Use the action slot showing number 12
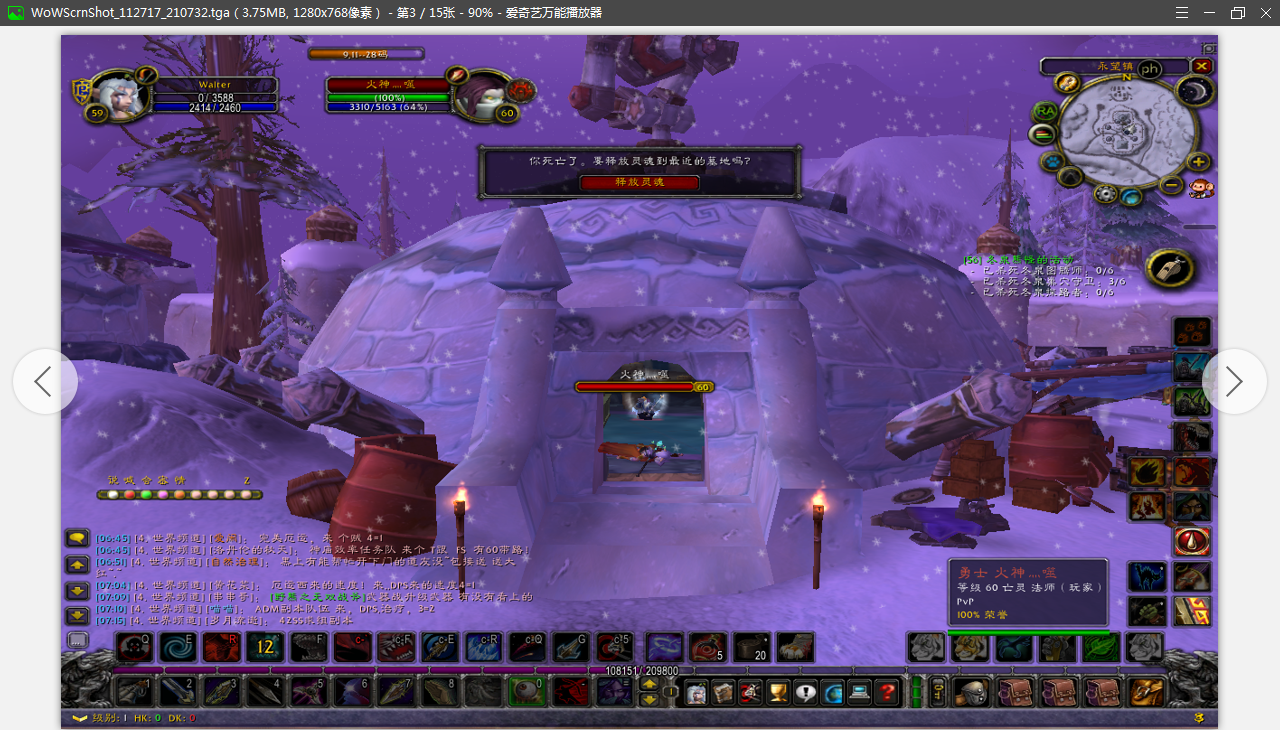1280x731 pixels. [x=265, y=647]
